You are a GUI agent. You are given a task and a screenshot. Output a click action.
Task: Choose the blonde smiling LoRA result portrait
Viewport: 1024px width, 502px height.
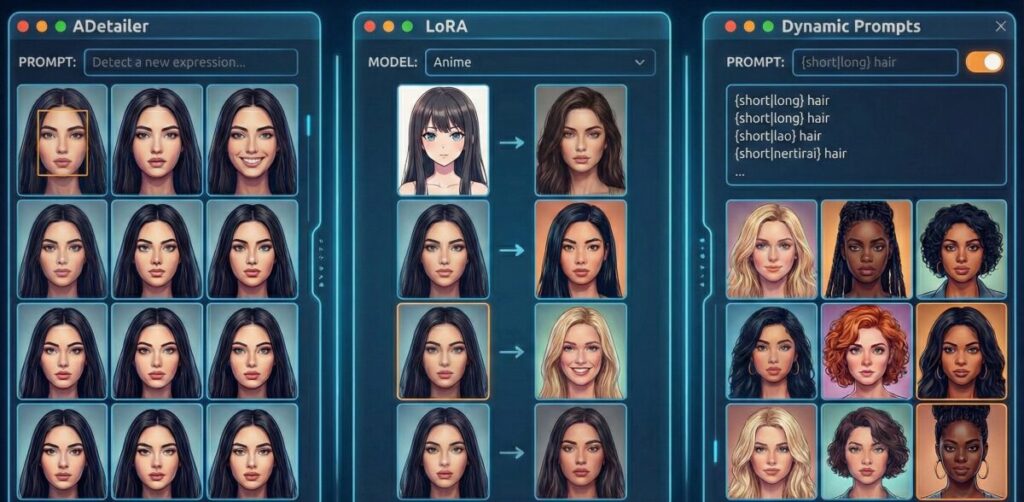tap(580, 352)
